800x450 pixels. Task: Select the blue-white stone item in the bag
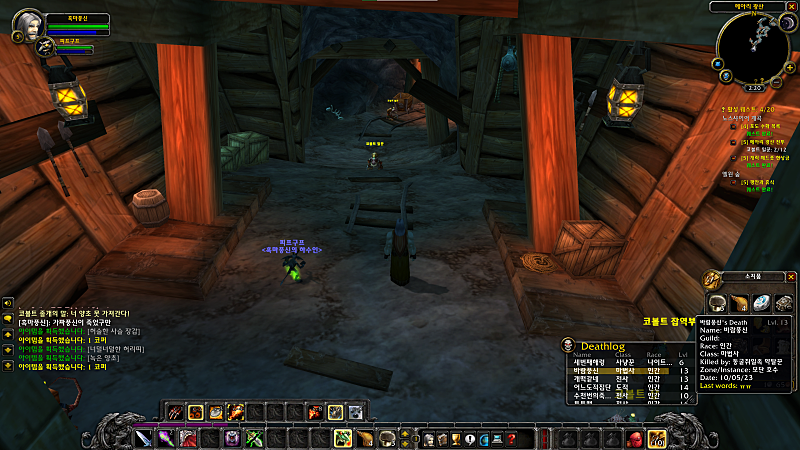click(760, 303)
